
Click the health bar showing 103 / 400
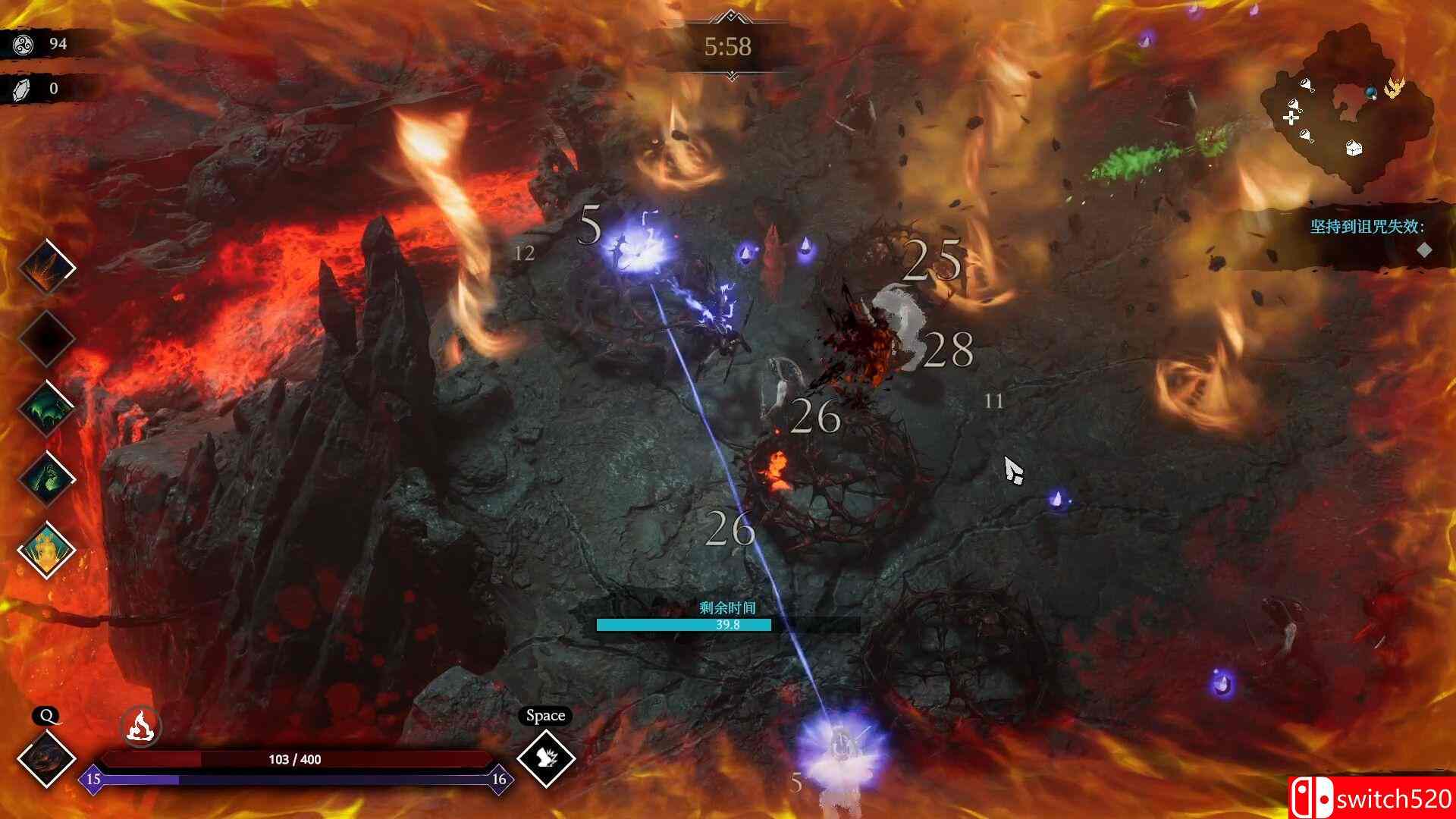point(296,758)
